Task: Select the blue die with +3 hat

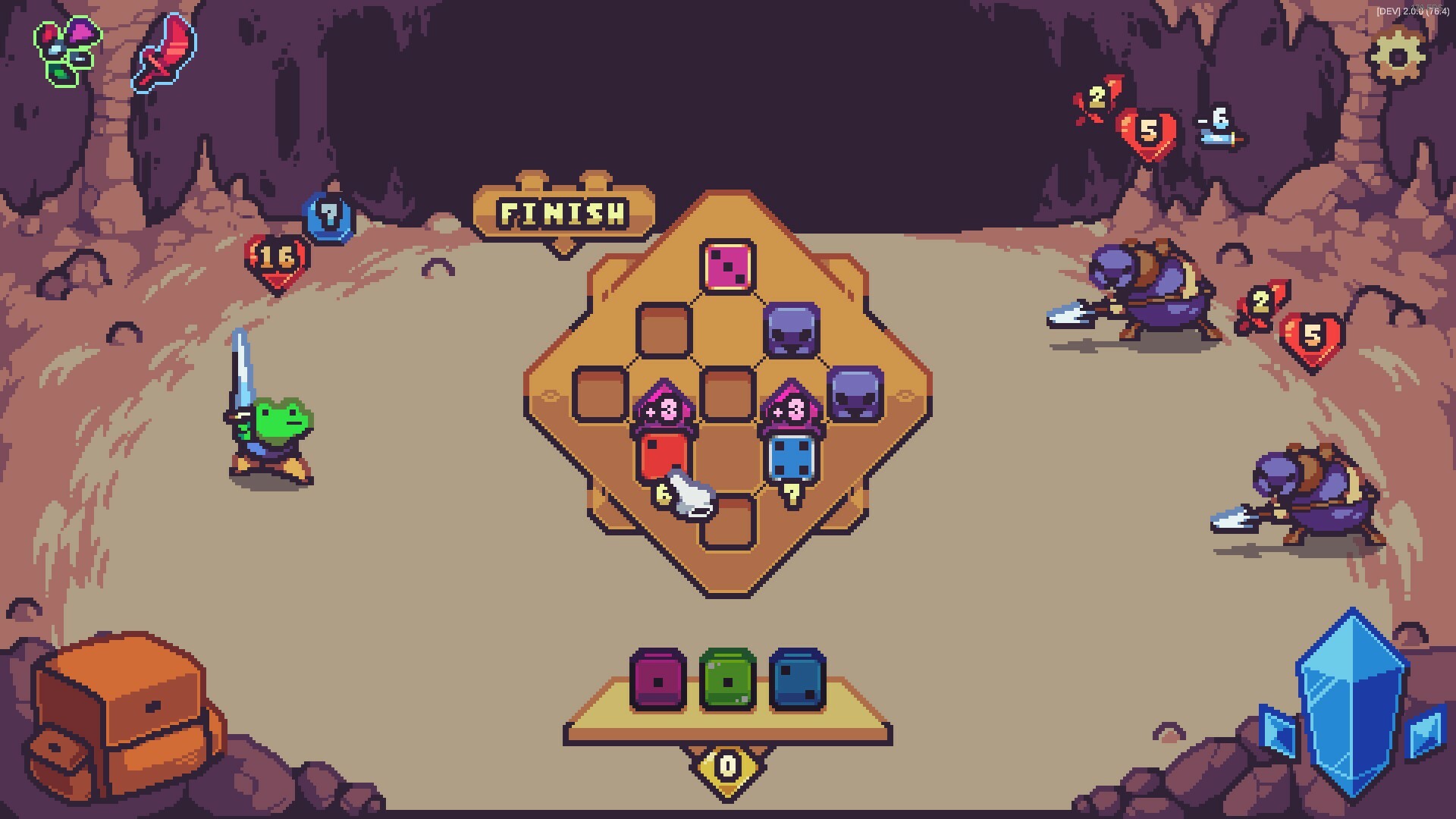Action: (791, 457)
